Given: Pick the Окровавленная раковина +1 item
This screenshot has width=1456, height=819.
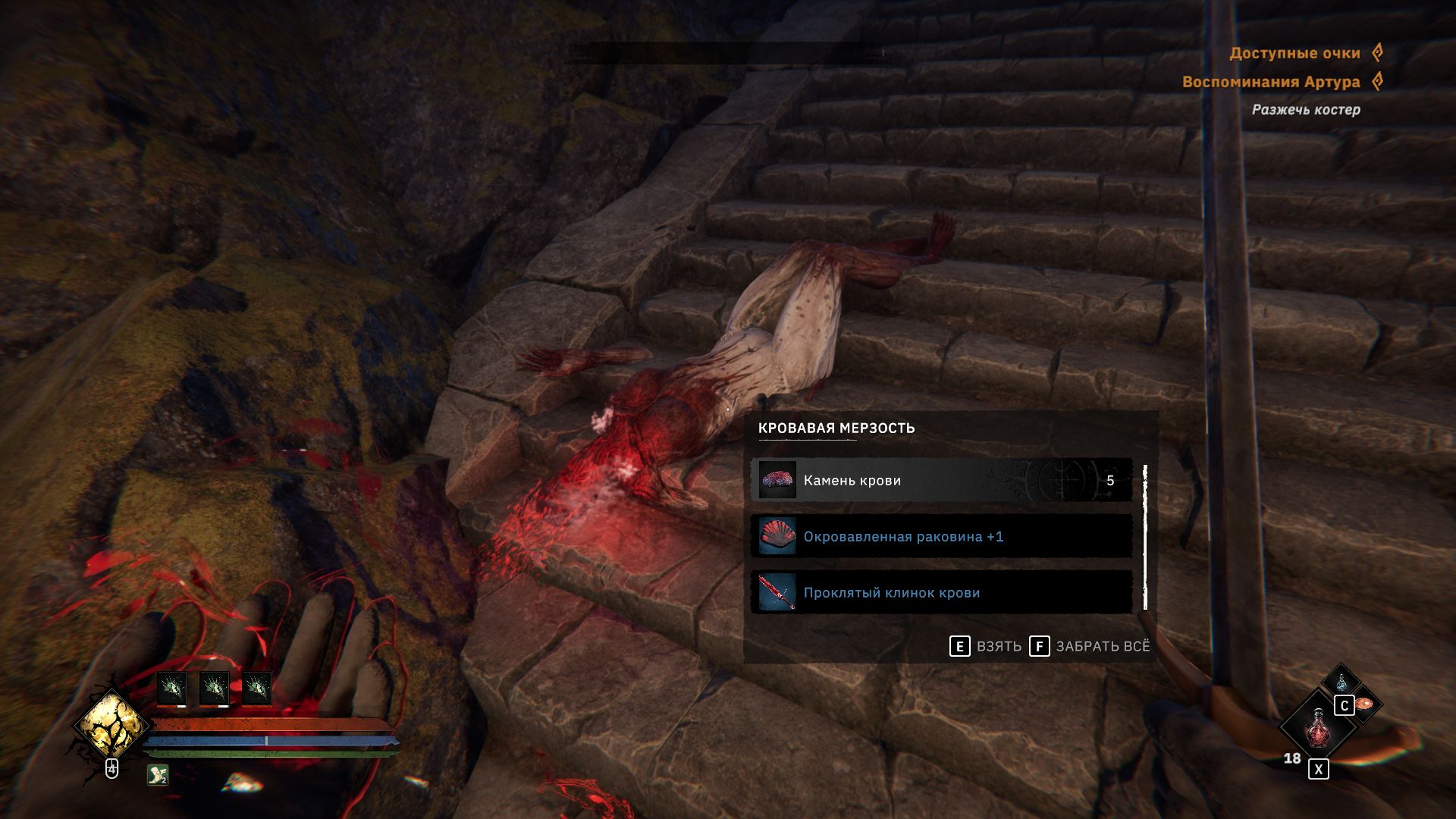Looking at the screenshot, I should (940, 537).
